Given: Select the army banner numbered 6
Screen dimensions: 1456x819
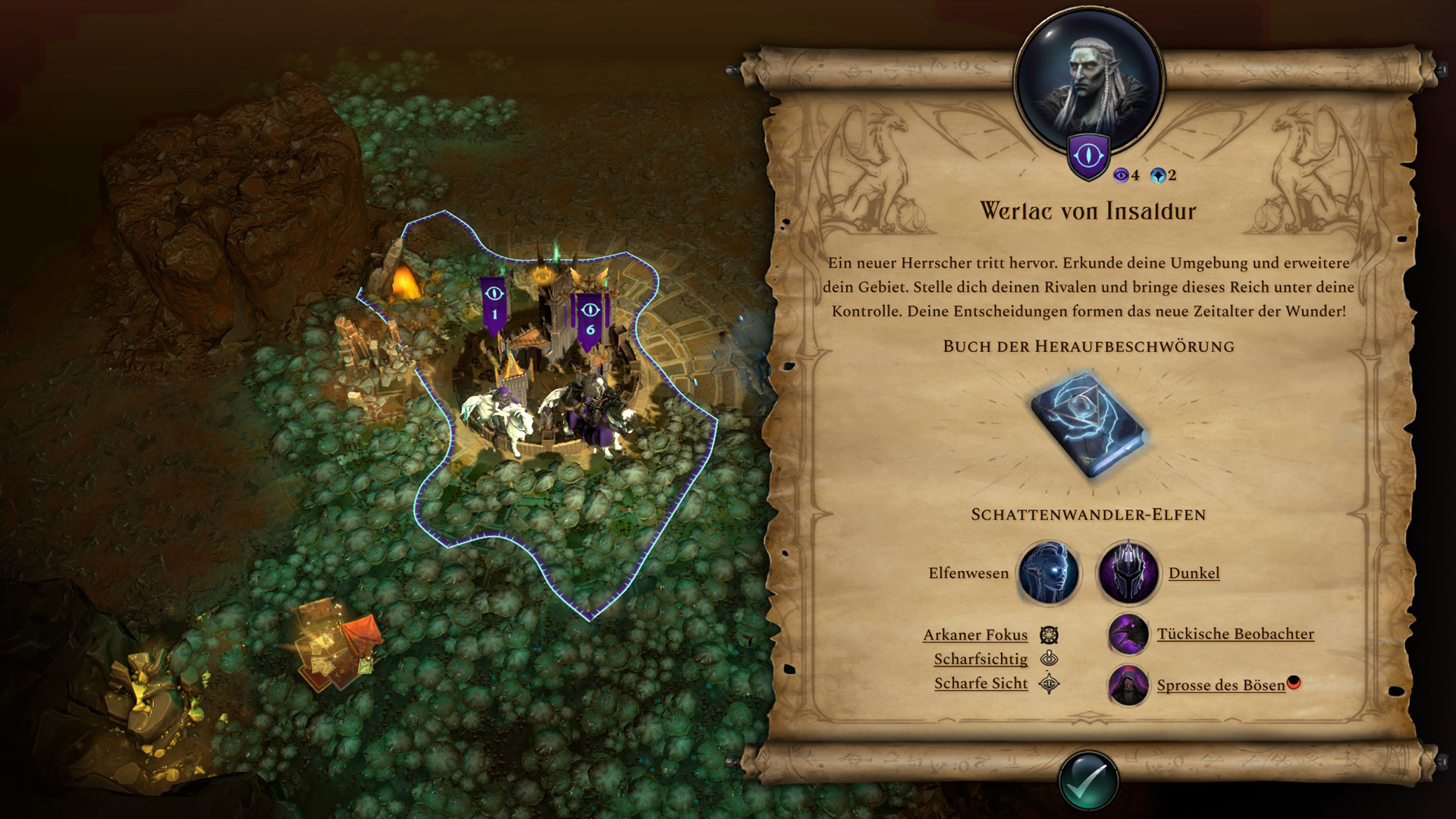Looking at the screenshot, I should click(589, 318).
